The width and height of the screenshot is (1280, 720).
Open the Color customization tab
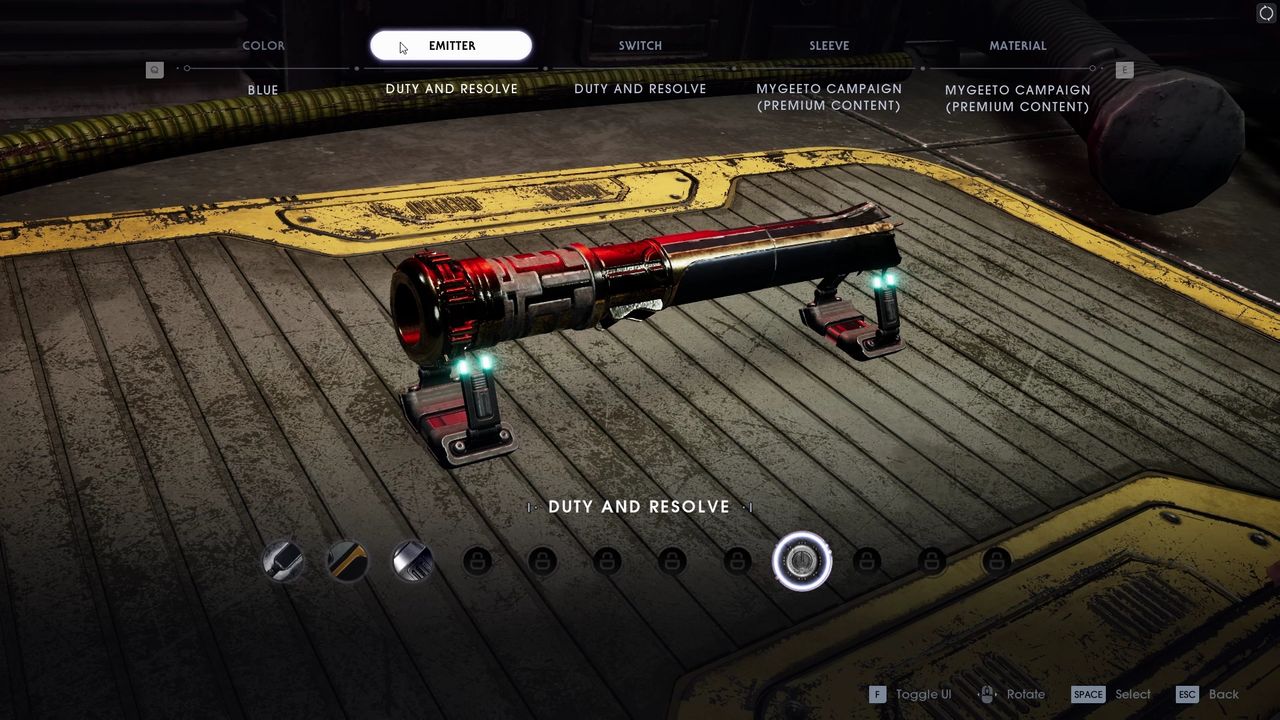coord(263,46)
